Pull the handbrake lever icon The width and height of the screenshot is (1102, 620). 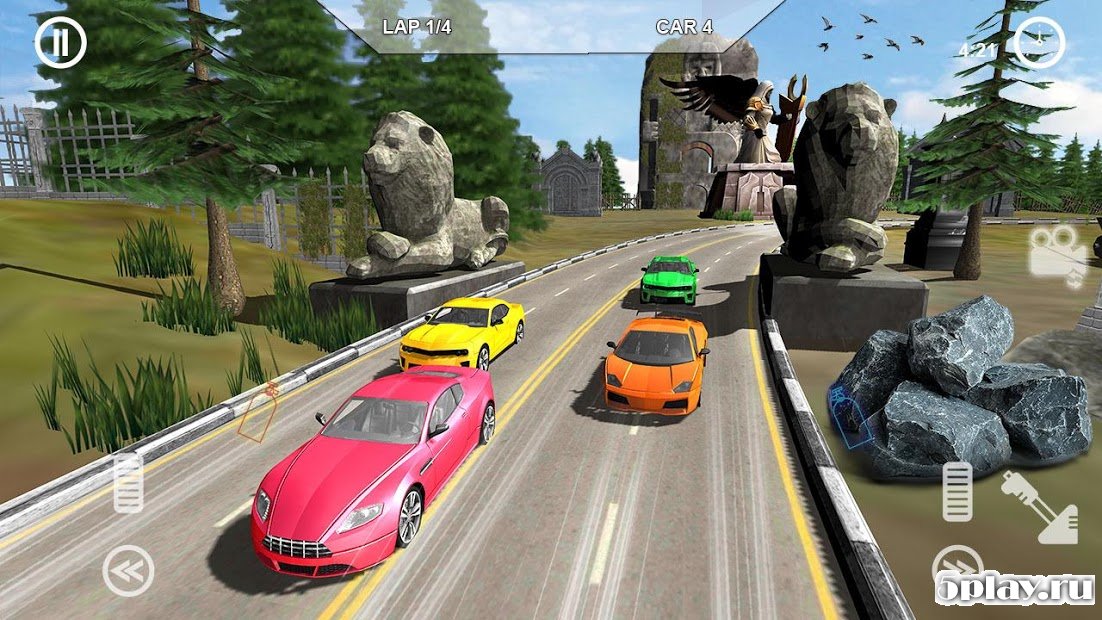point(1039,506)
